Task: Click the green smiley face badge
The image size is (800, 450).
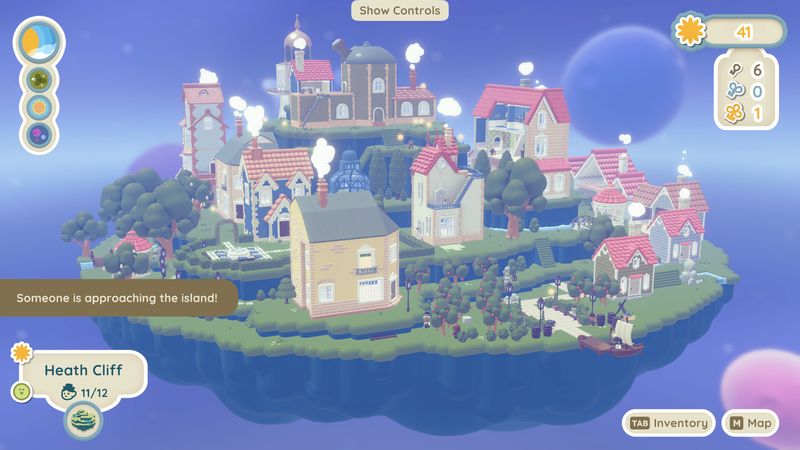Action: (x=20, y=391)
